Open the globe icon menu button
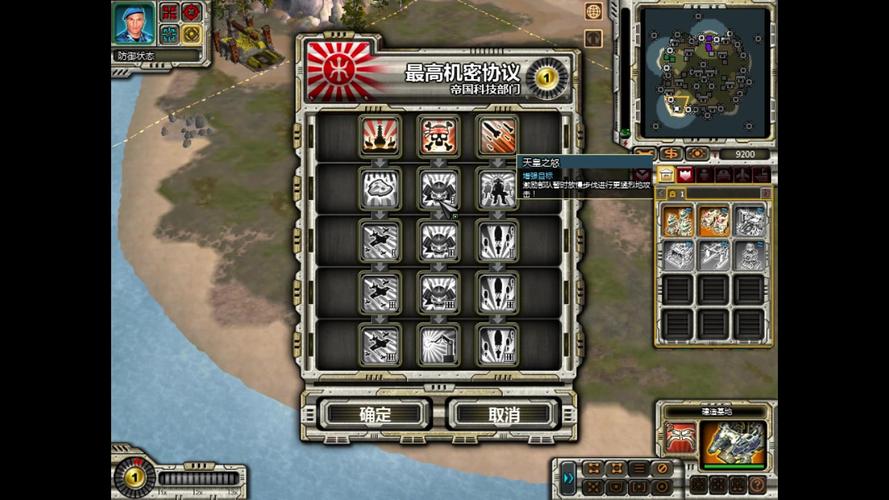 point(594,12)
